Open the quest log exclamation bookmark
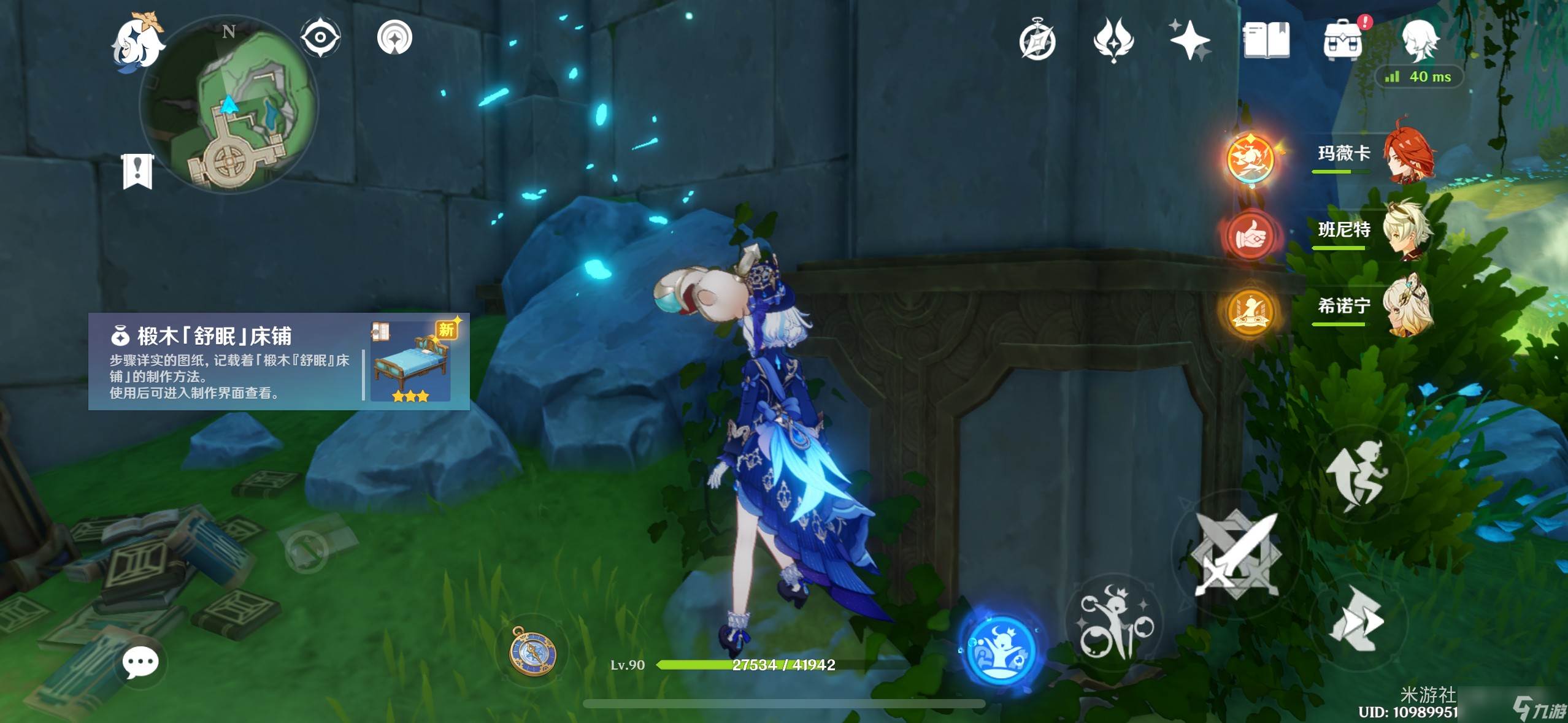 click(137, 171)
